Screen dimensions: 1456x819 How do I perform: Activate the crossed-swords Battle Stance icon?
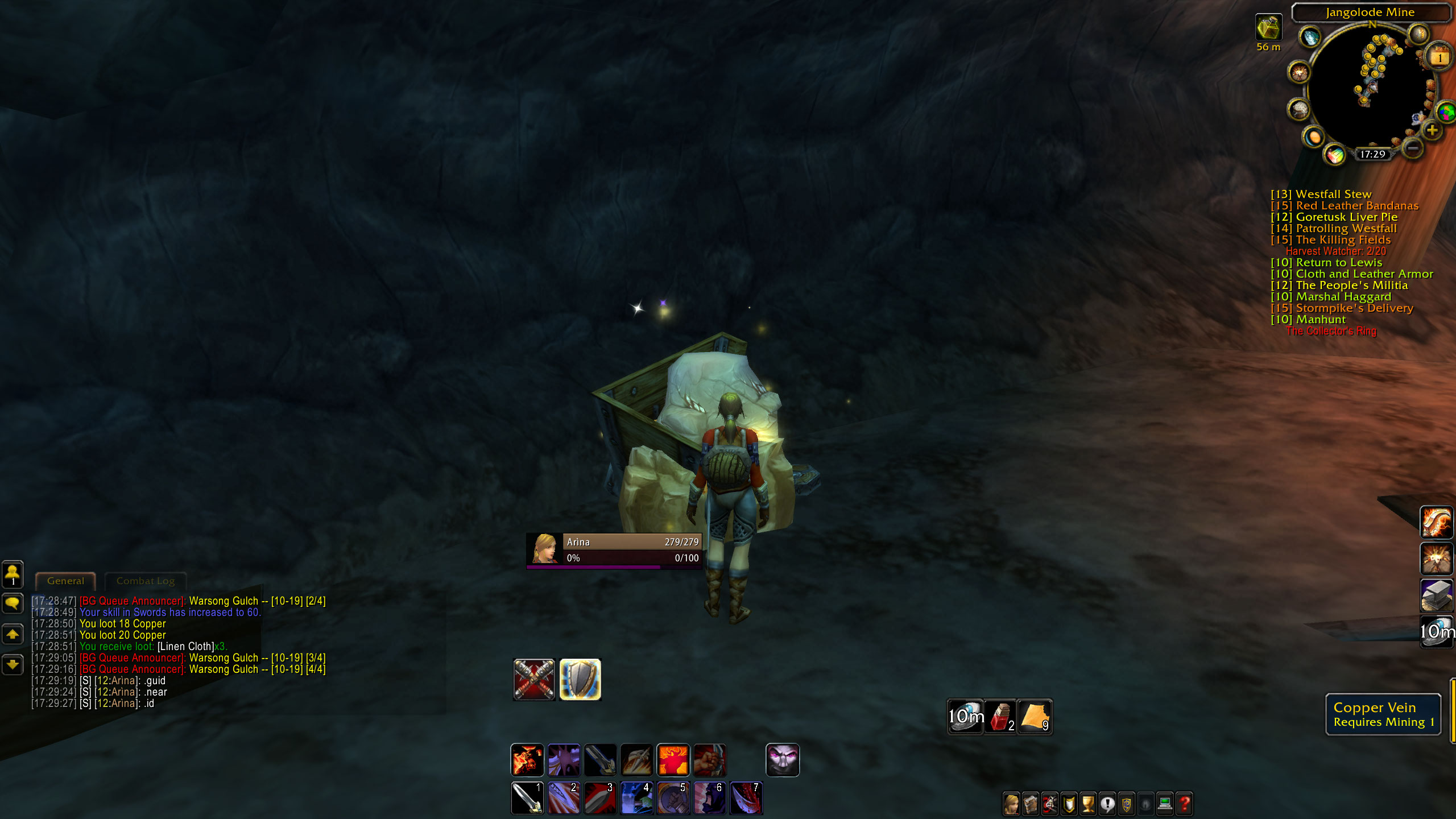[x=535, y=678]
